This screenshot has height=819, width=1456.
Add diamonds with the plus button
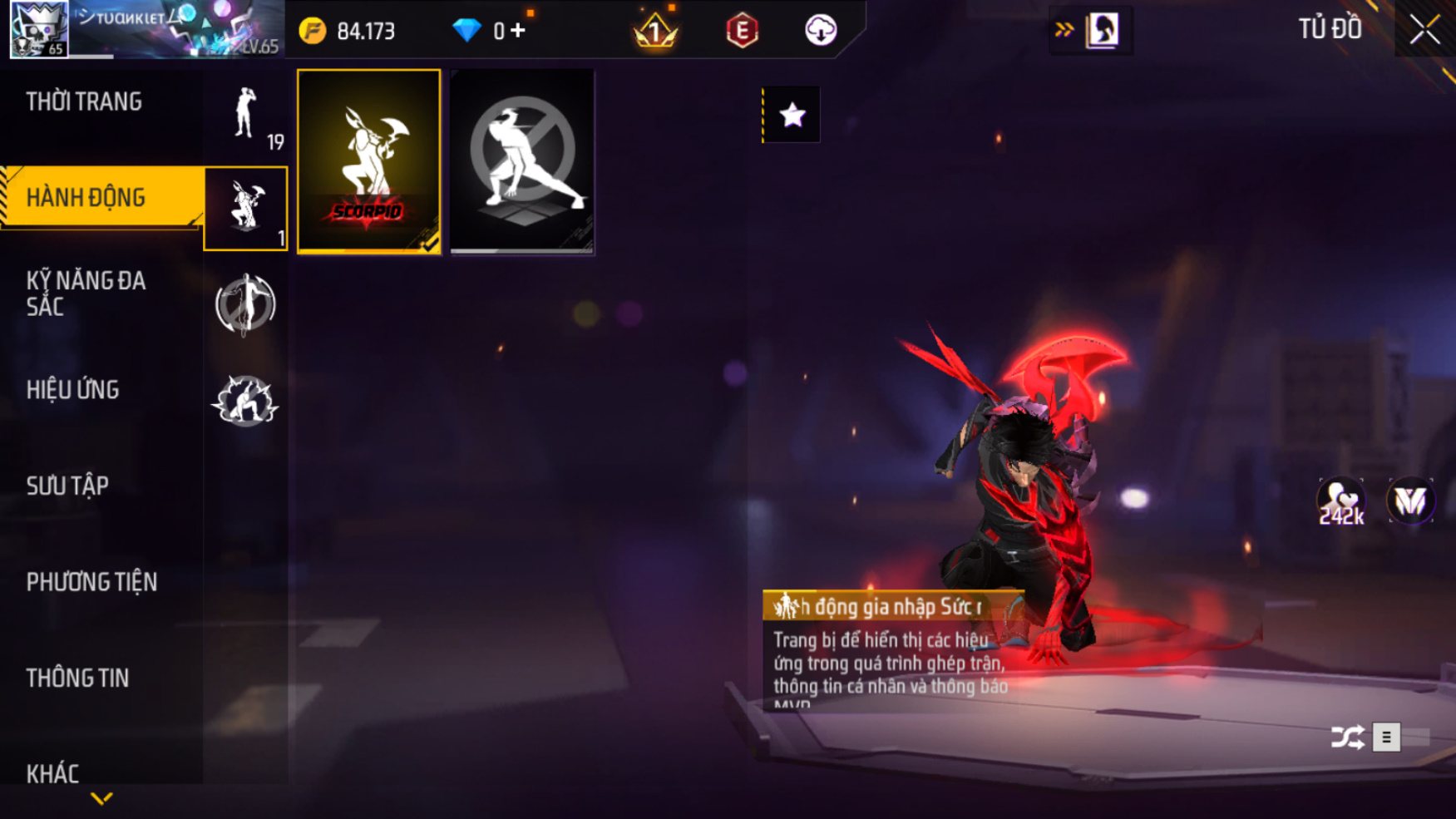(519, 31)
